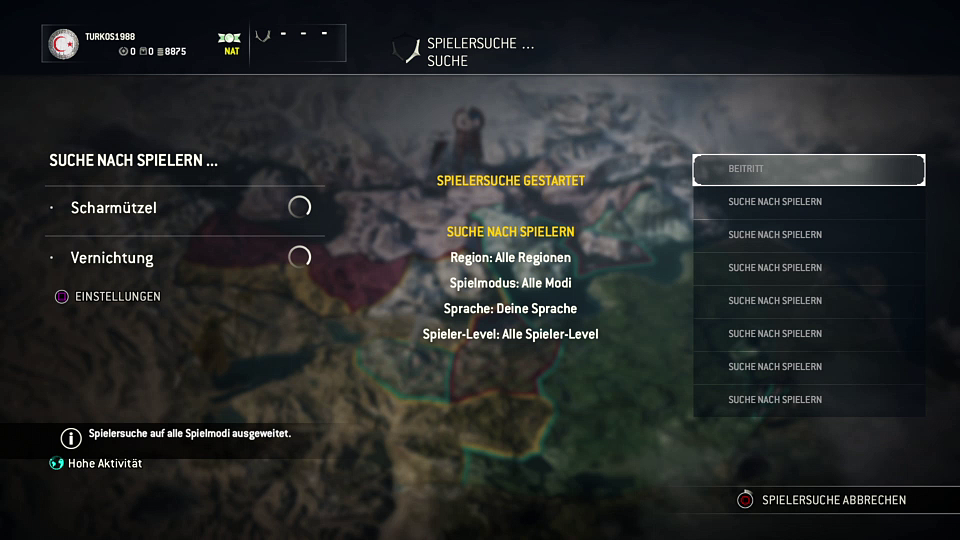This screenshot has width=960, height=540.
Task: Open the Einstellungen options
Action: [117, 297]
